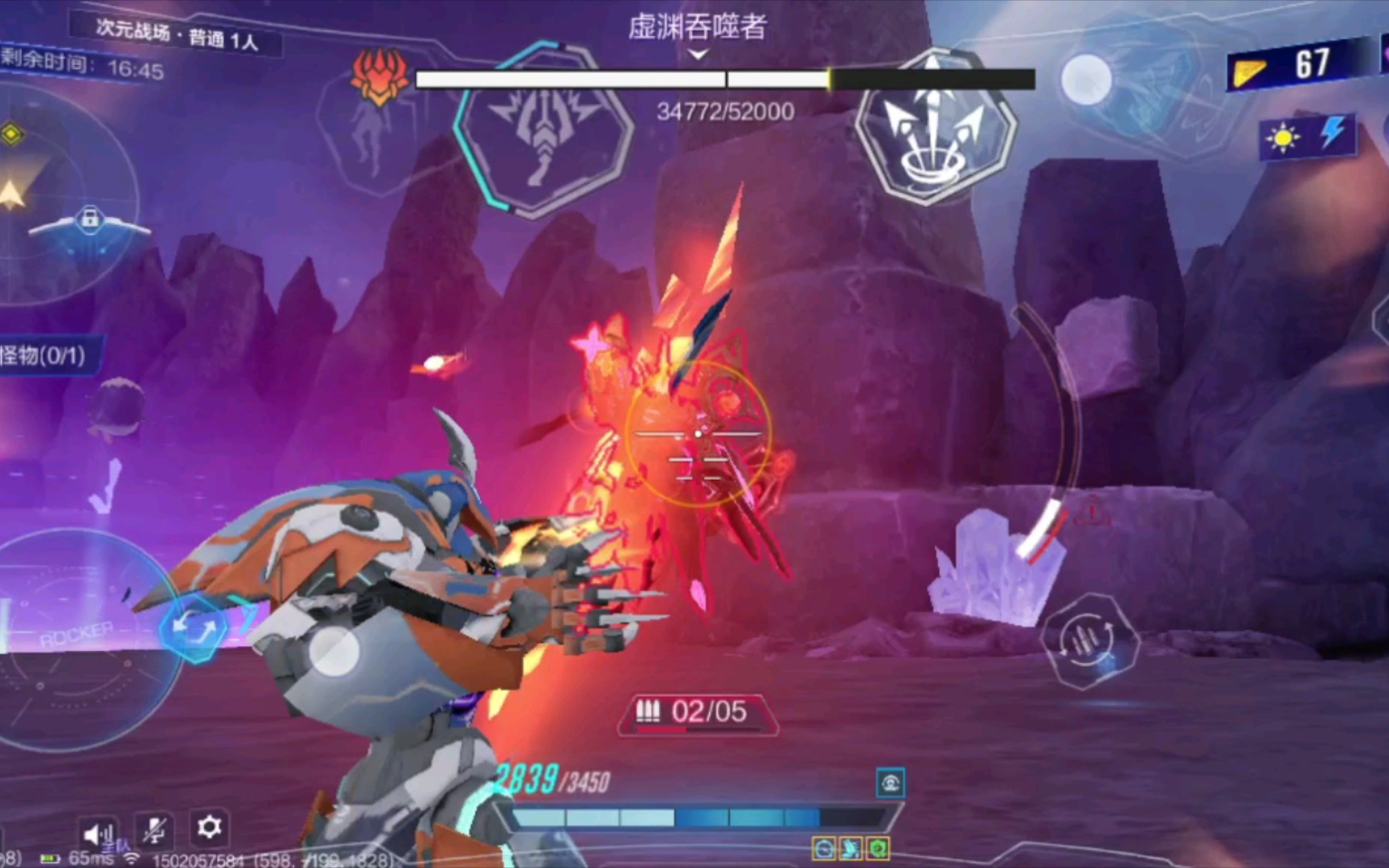Tap the ammo reload button
Viewport: 1389px width, 868px height.
[x=1089, y=641]
